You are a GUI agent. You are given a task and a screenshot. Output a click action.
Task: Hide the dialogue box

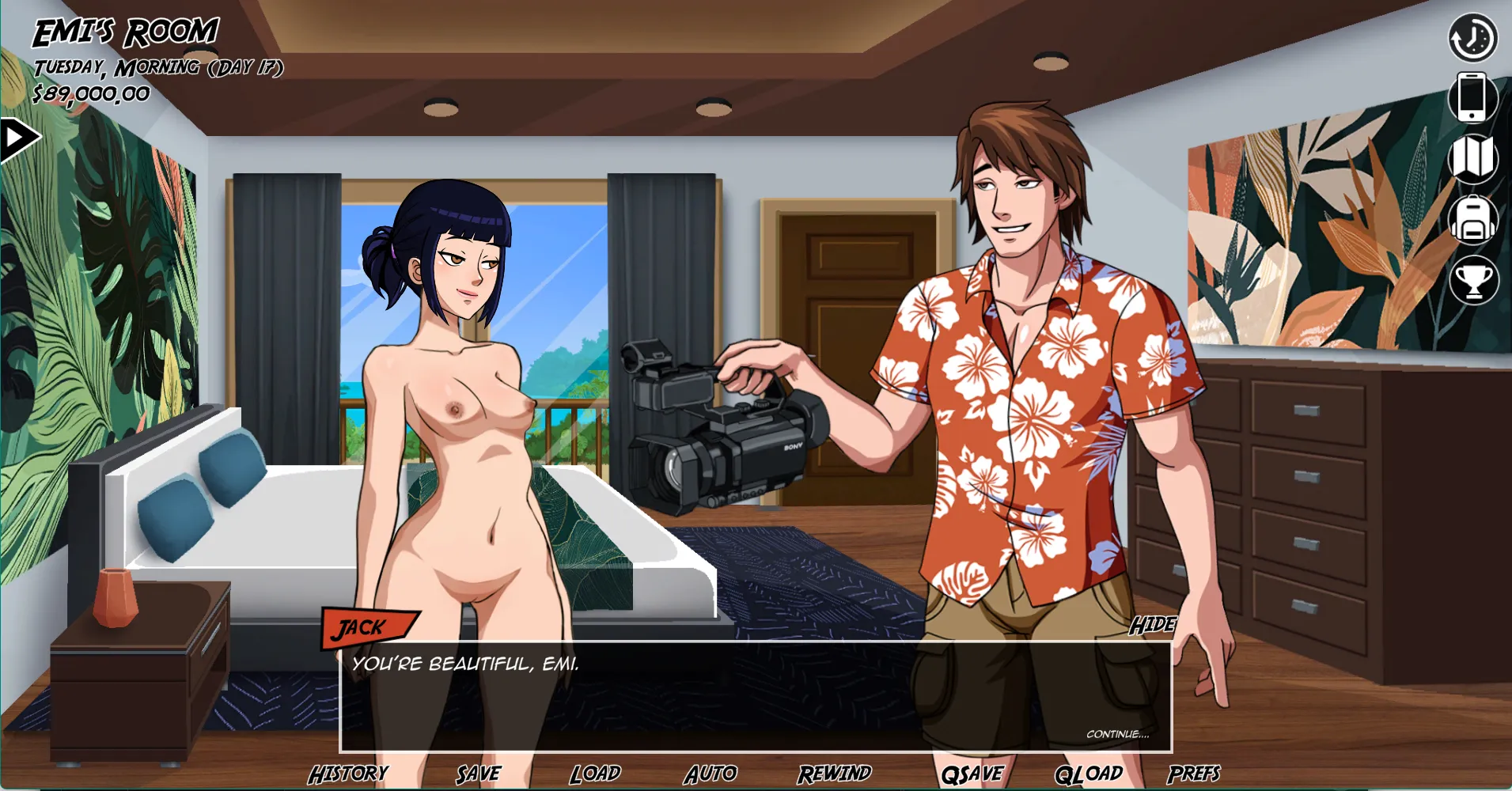(x=1152, y=625)
